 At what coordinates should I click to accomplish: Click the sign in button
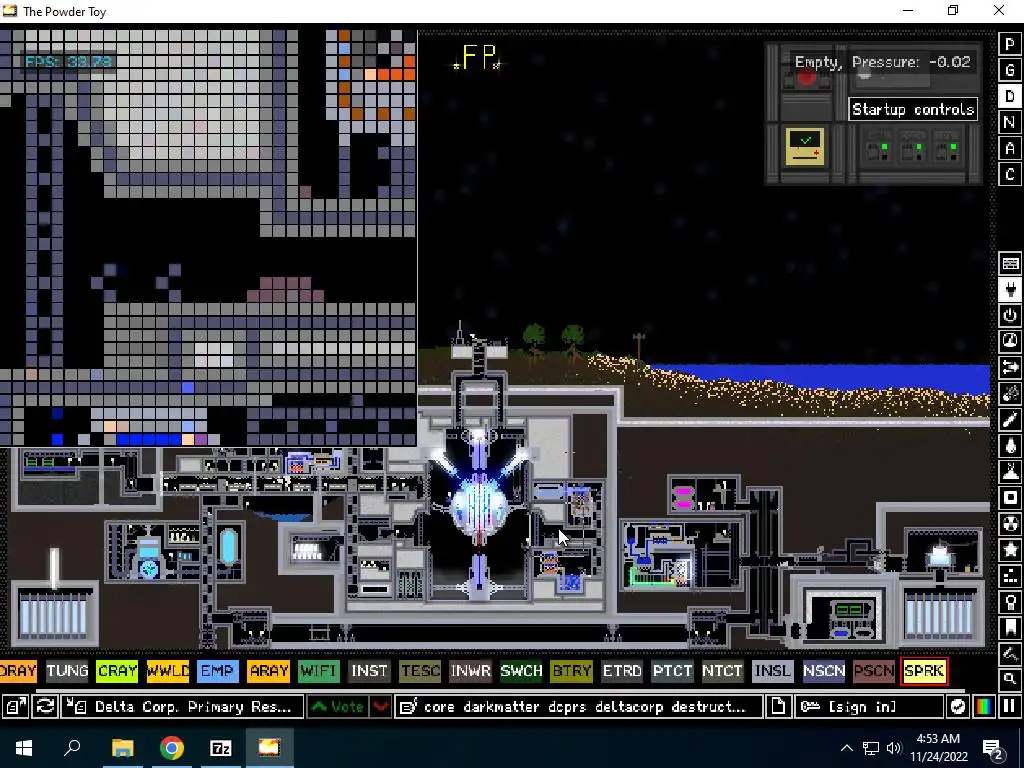tap(868, 707)
